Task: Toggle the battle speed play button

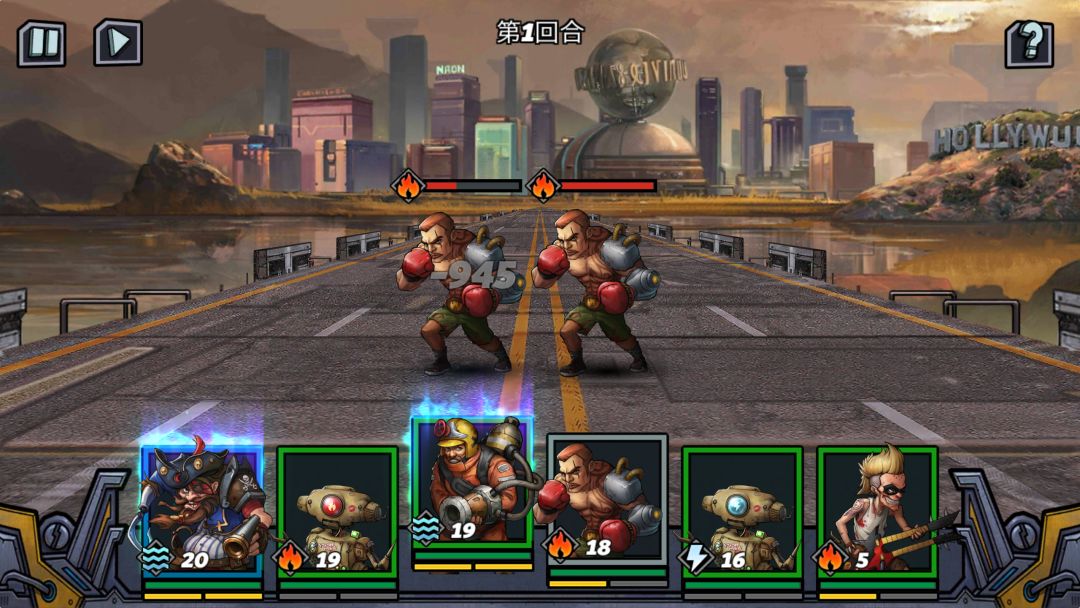Action: coord(118,43)
